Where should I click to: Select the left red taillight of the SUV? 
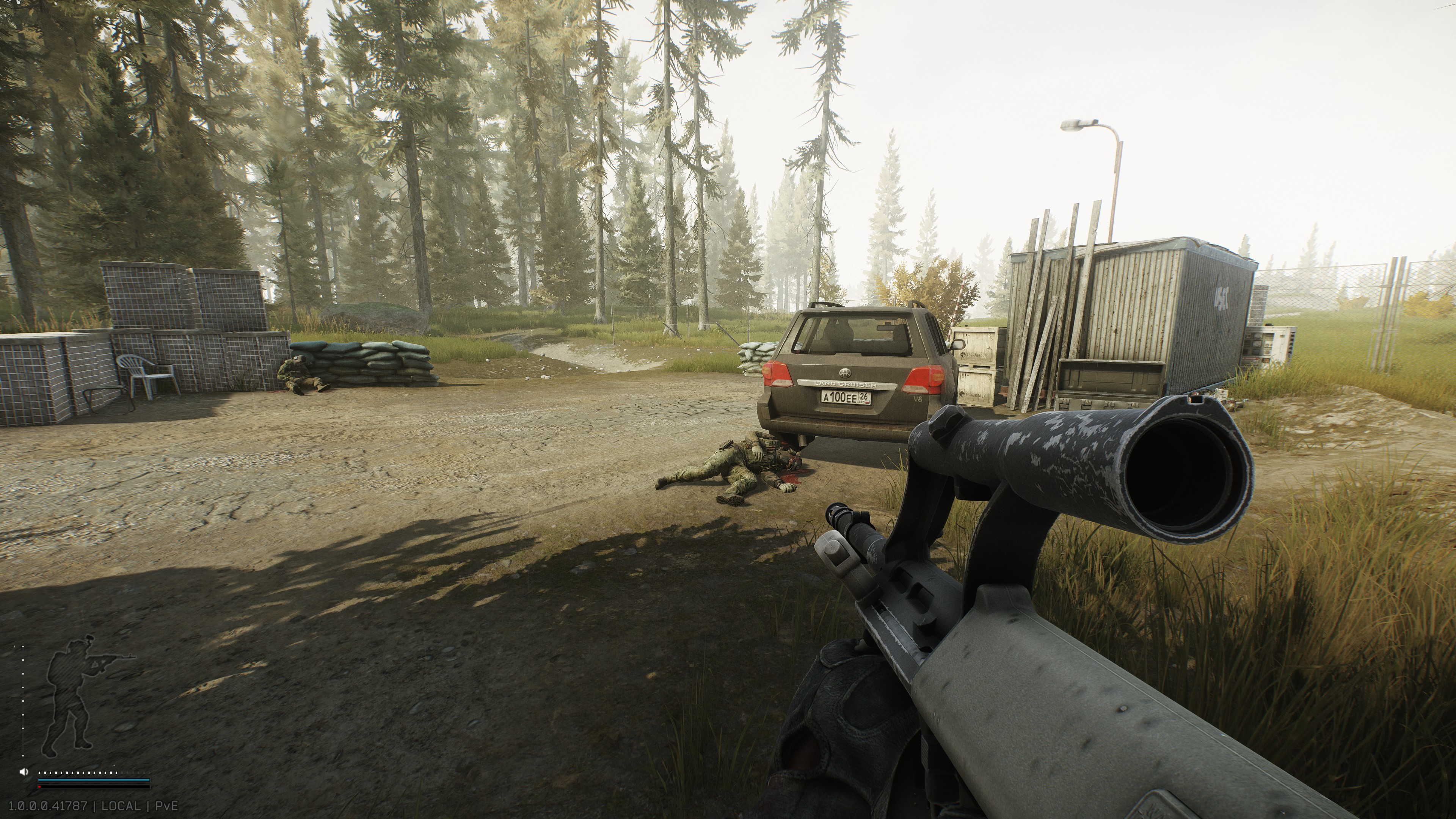click(778, 376)
